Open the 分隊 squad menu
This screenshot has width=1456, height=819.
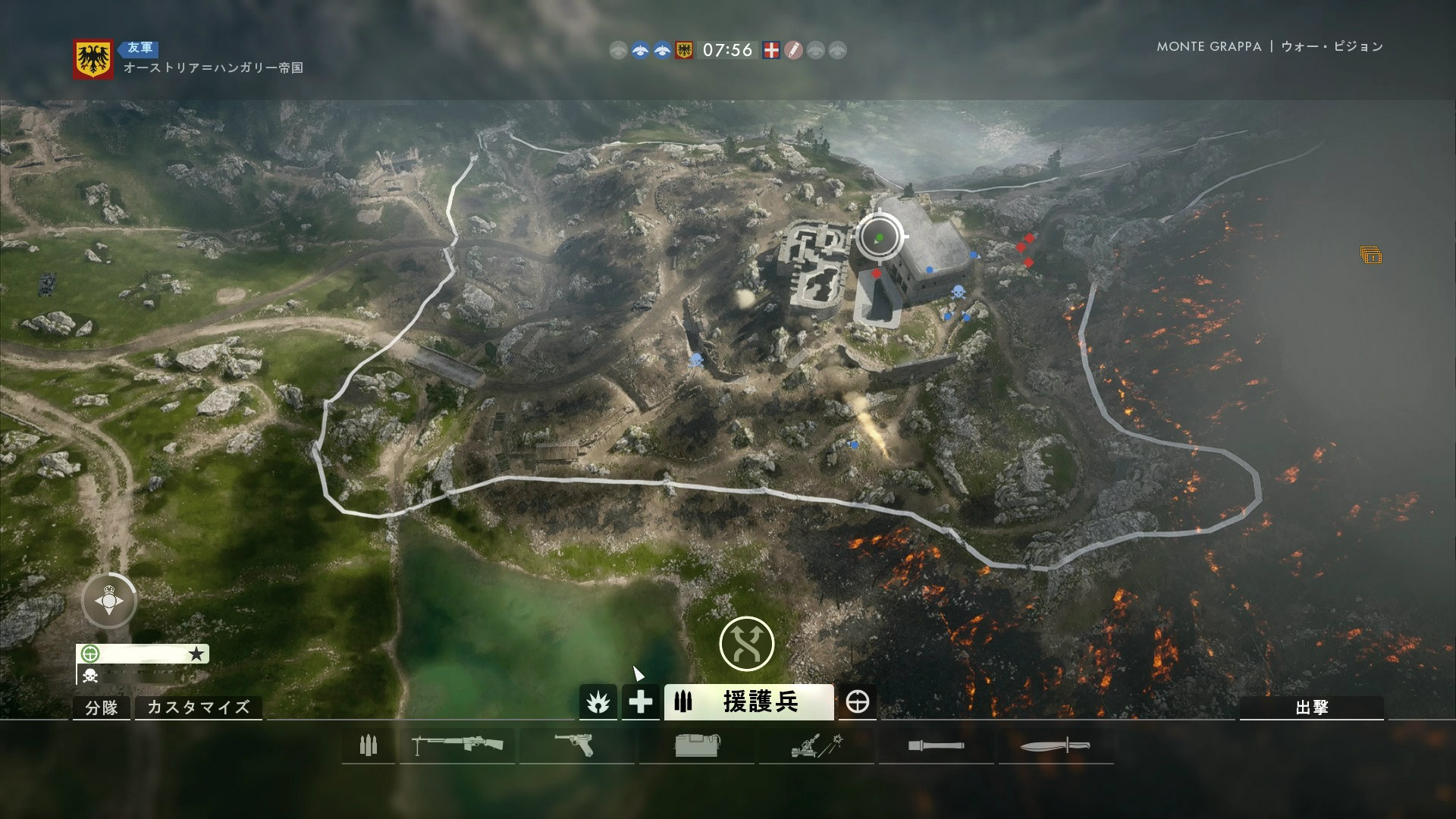click(x=102, y=708)
